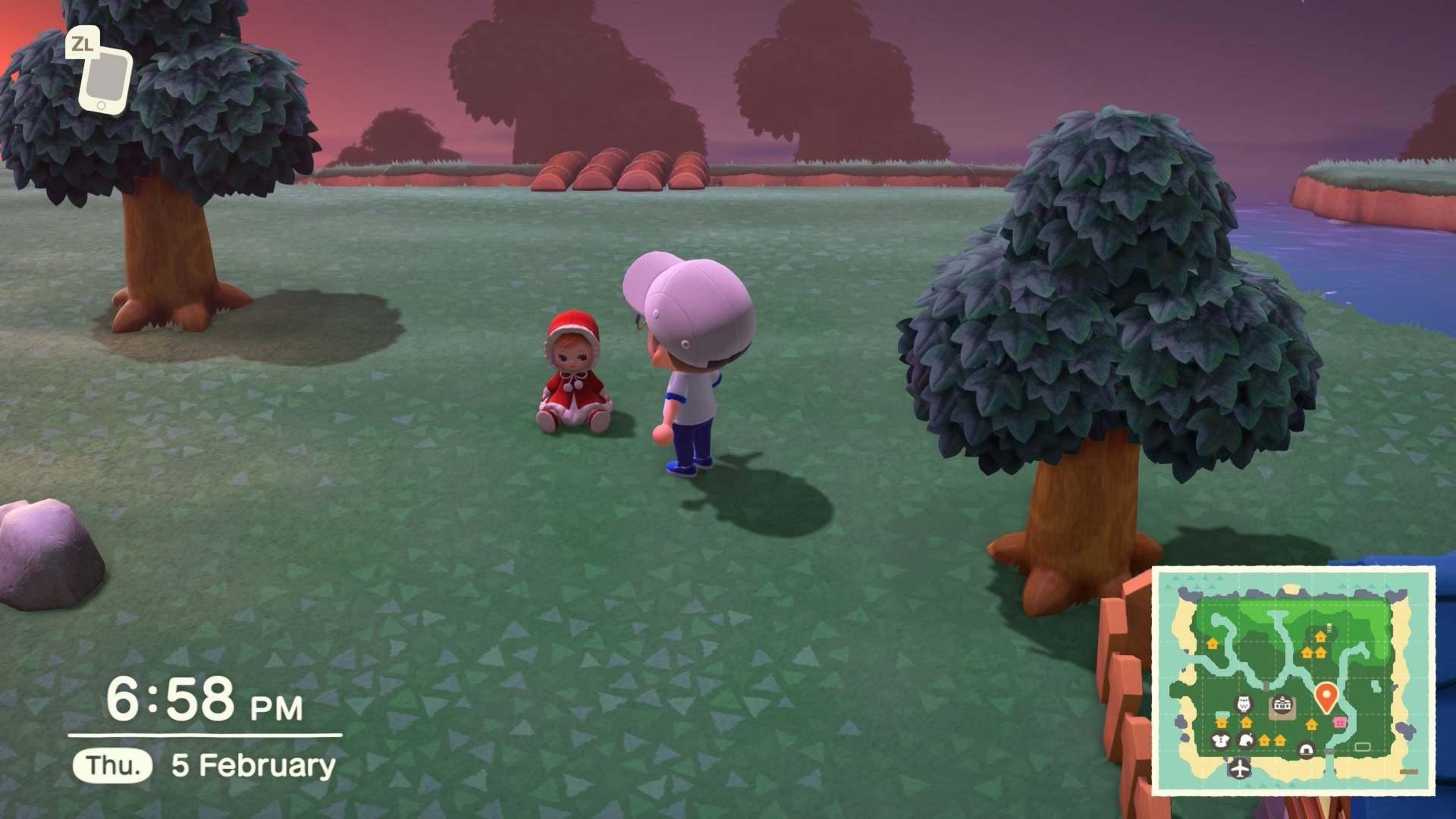Select the leaf Nook's Cranny marker
The image size is (1456, 819).
point(1245,741)
